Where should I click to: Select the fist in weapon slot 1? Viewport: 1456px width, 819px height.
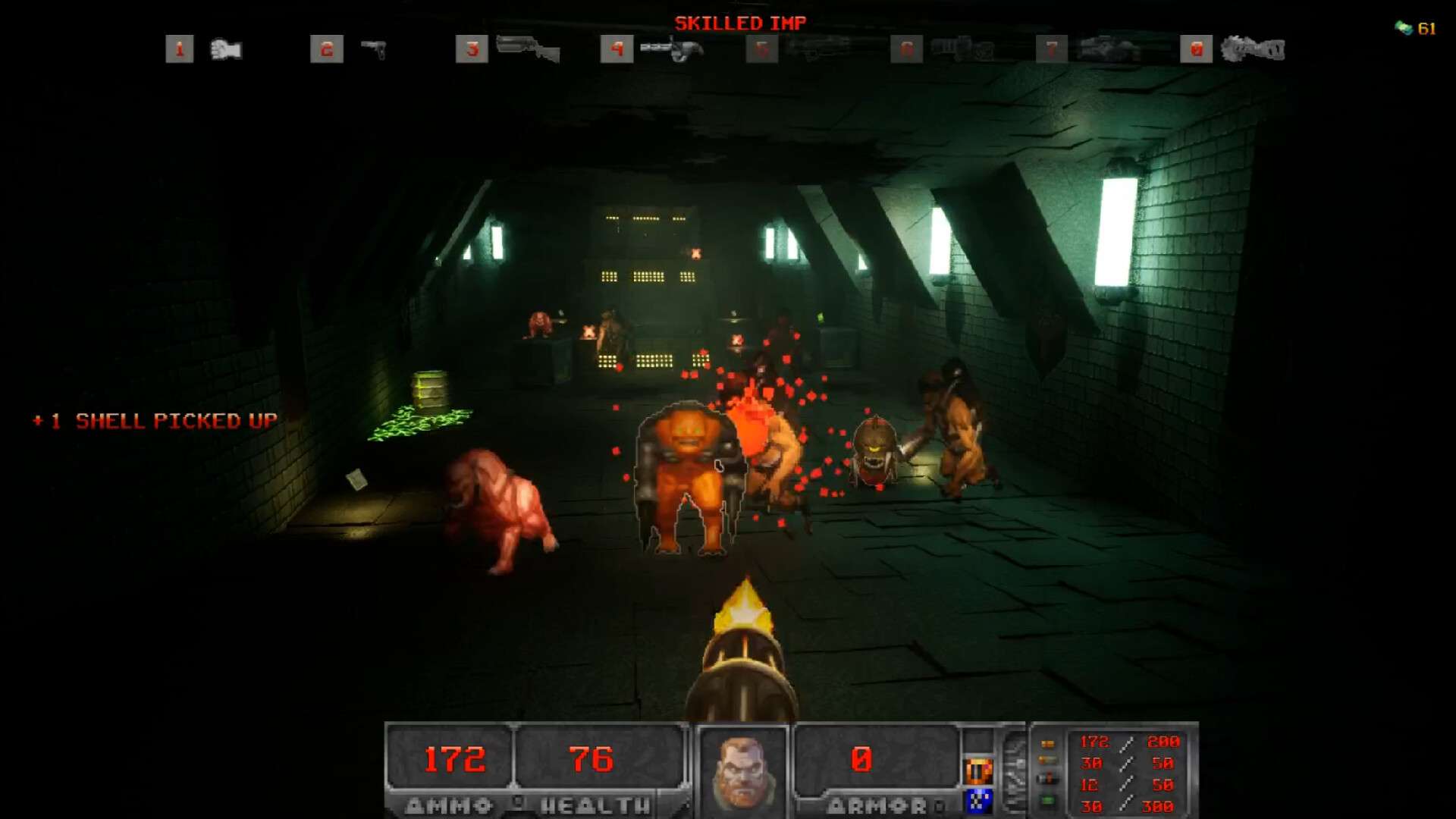tap(225, 50)
